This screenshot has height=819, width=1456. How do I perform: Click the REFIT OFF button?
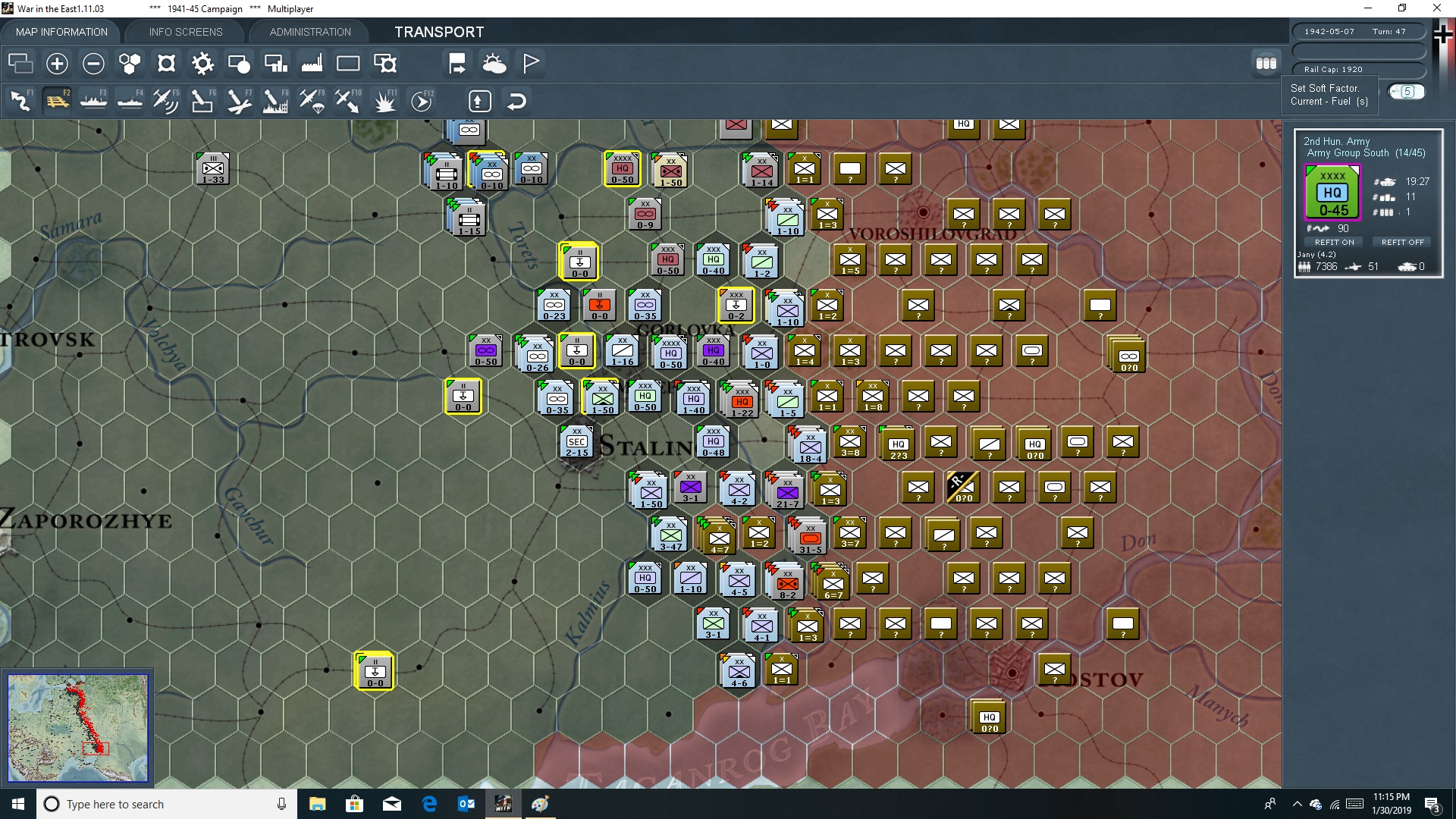(1402, 242)
